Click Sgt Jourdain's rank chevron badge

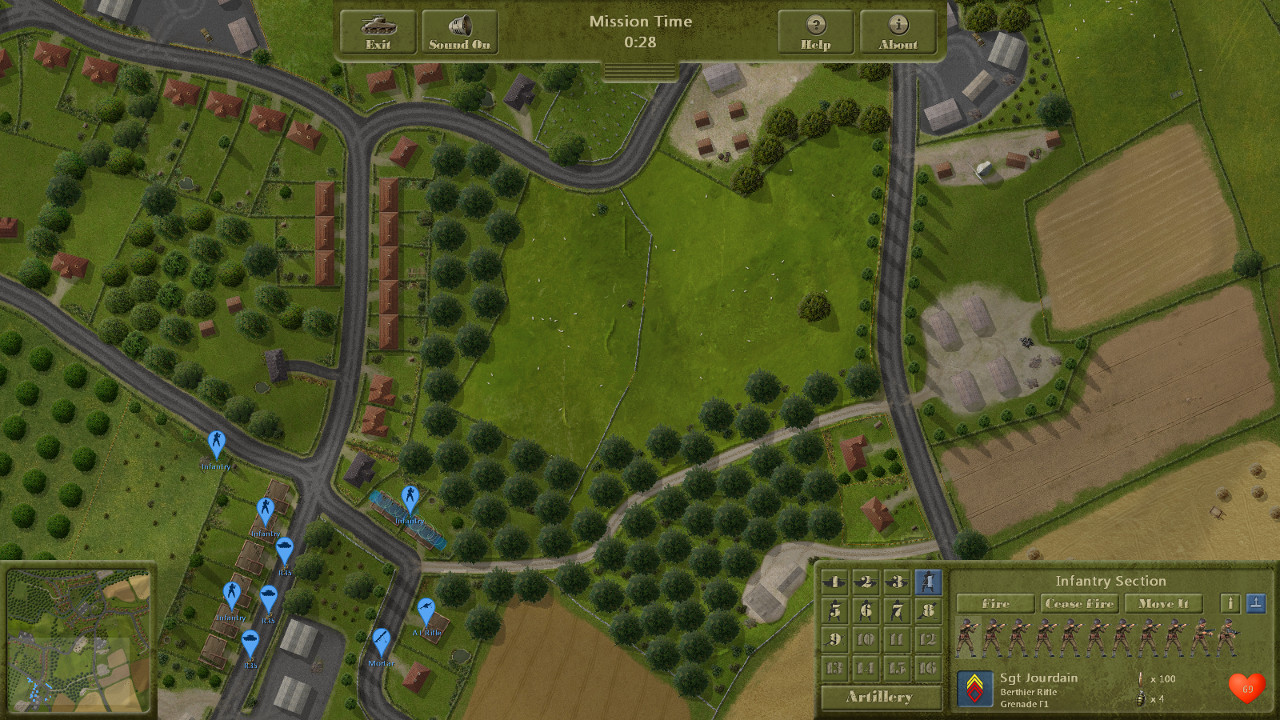coord(975,688)
